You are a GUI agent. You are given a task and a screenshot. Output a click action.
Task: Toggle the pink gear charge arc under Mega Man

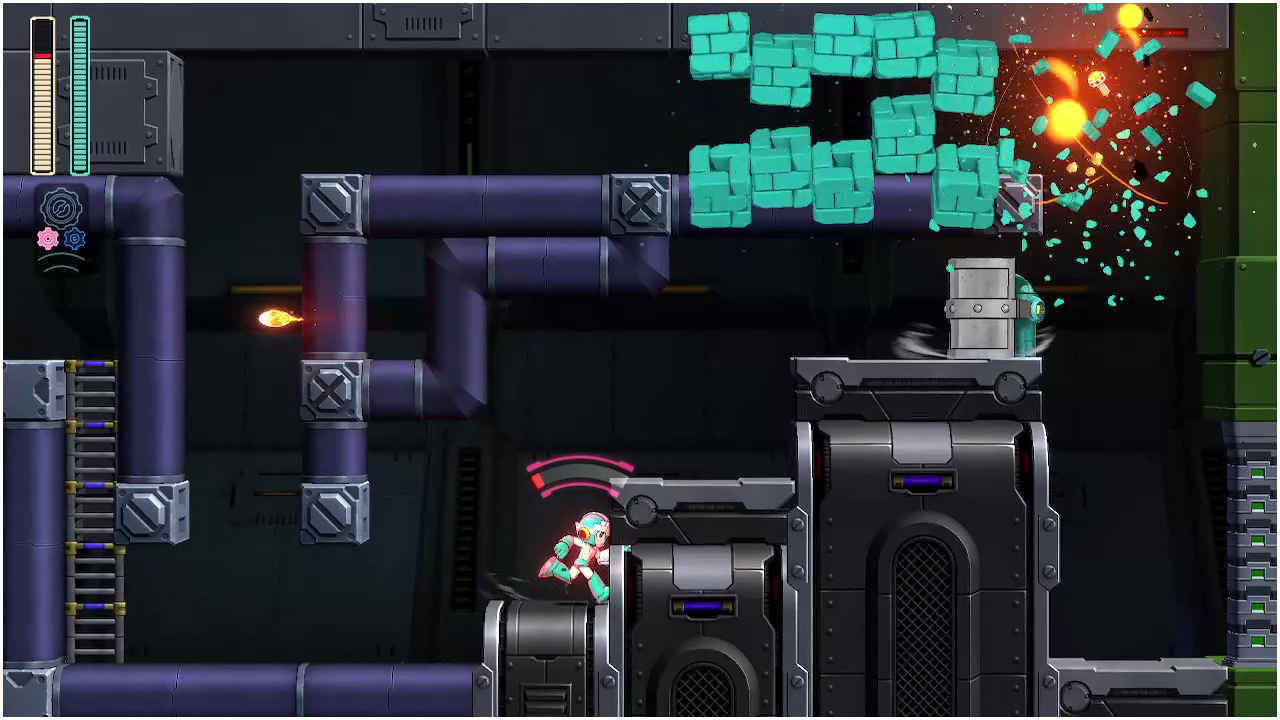click(575, 475)
